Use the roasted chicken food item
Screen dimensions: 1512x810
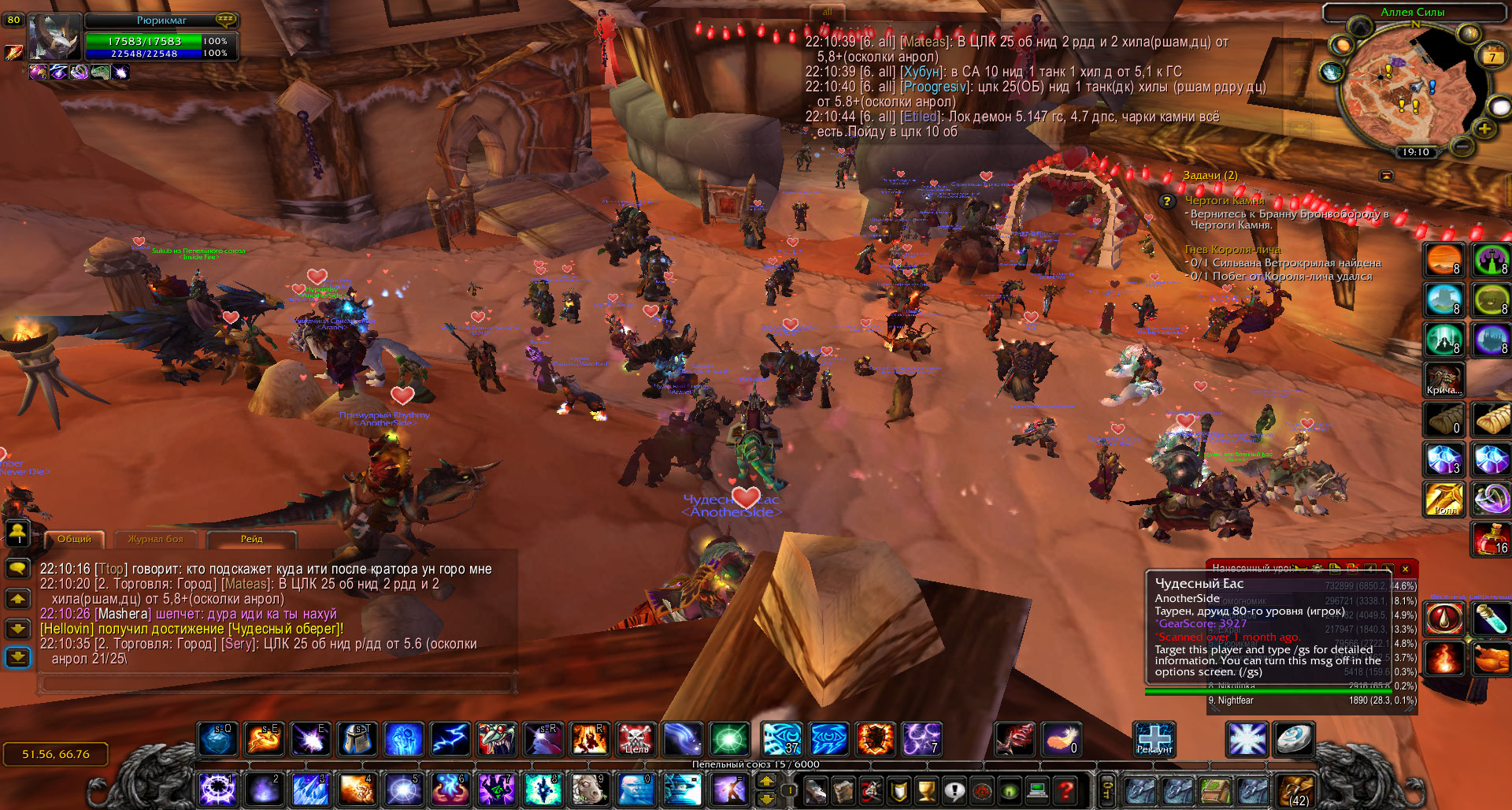pos(1490,659)
